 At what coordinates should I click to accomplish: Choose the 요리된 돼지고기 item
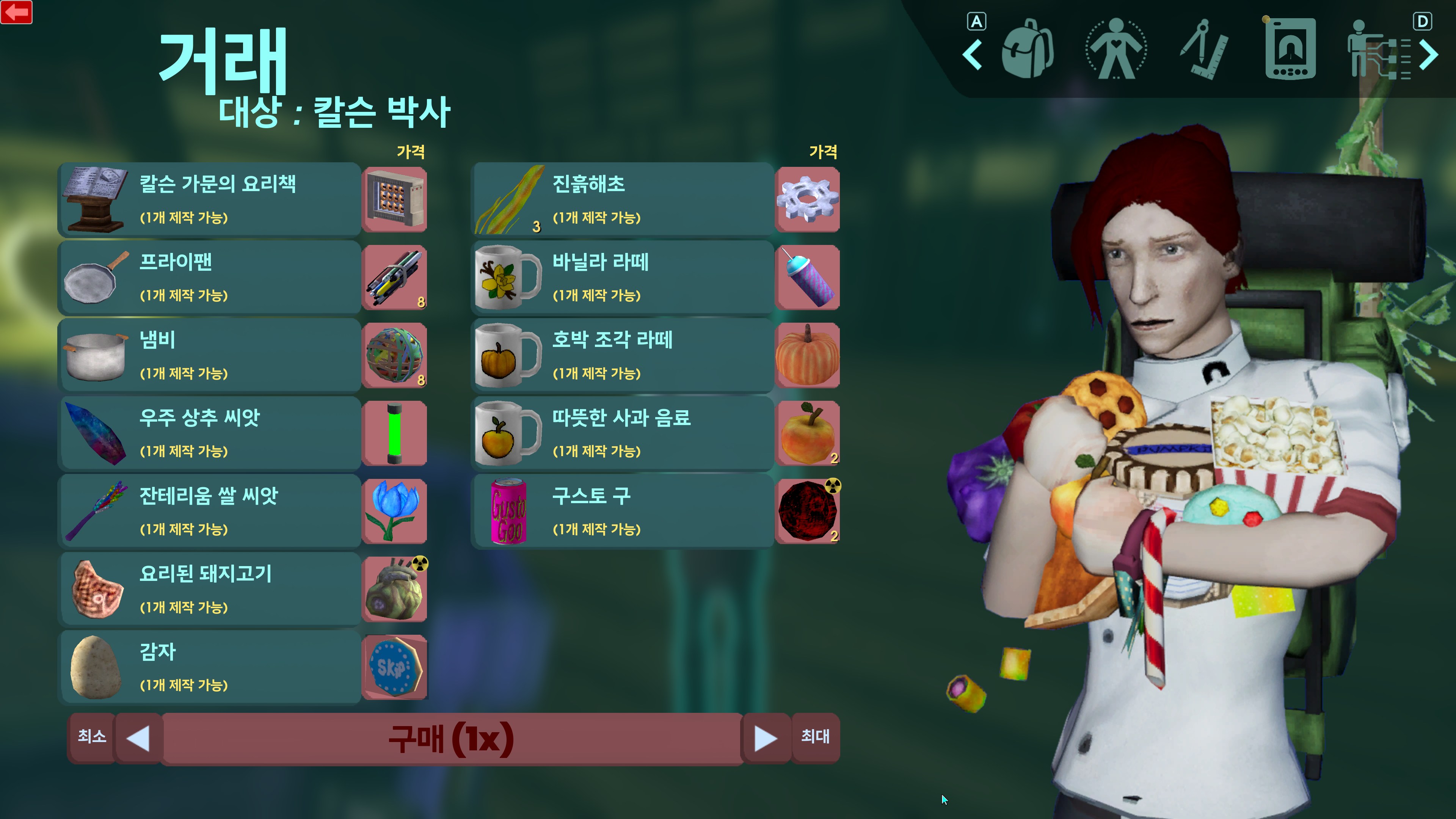coord(210,589)
